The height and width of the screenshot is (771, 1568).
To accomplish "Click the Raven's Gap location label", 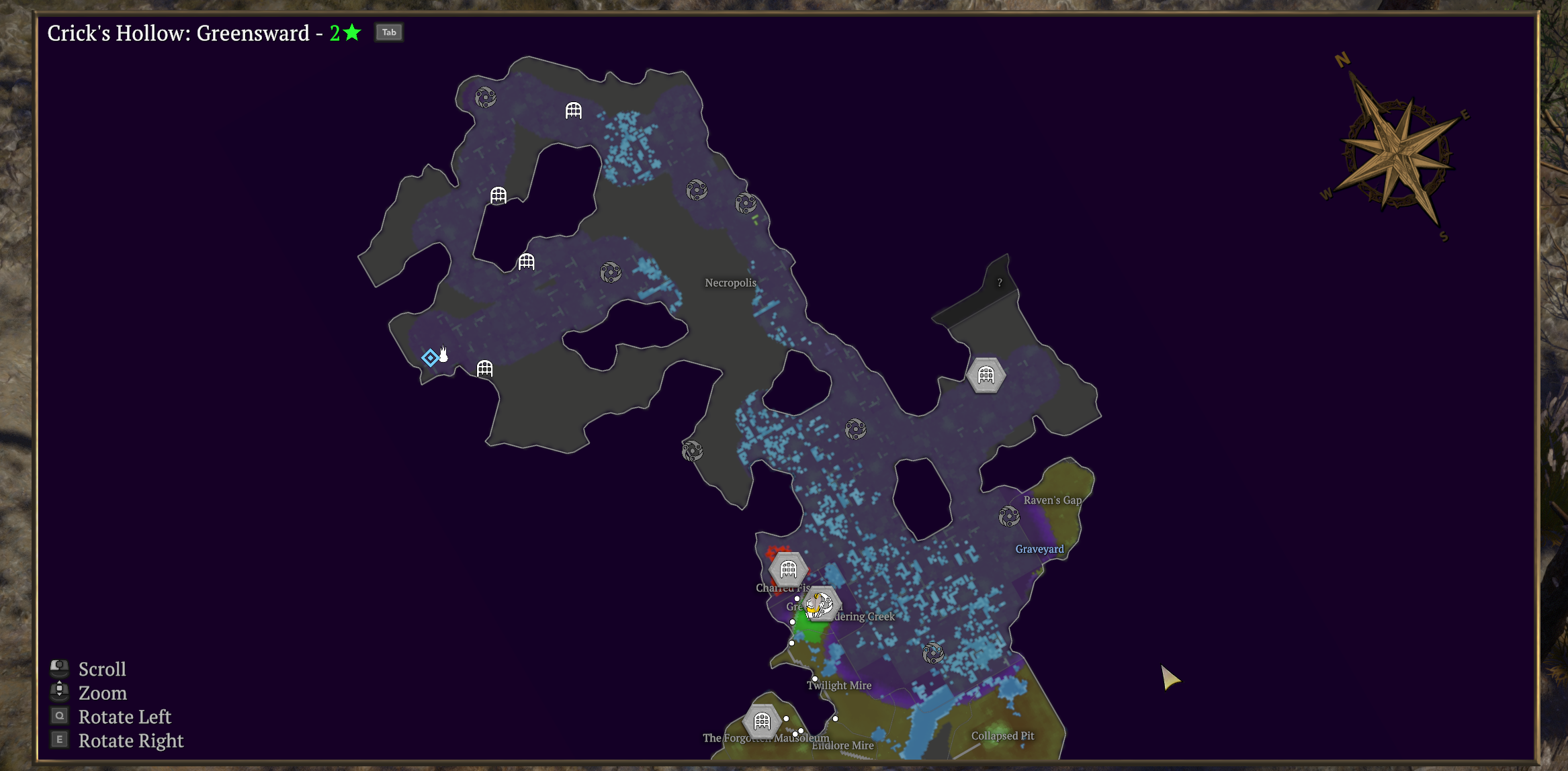I will (x=1052, y=500).
